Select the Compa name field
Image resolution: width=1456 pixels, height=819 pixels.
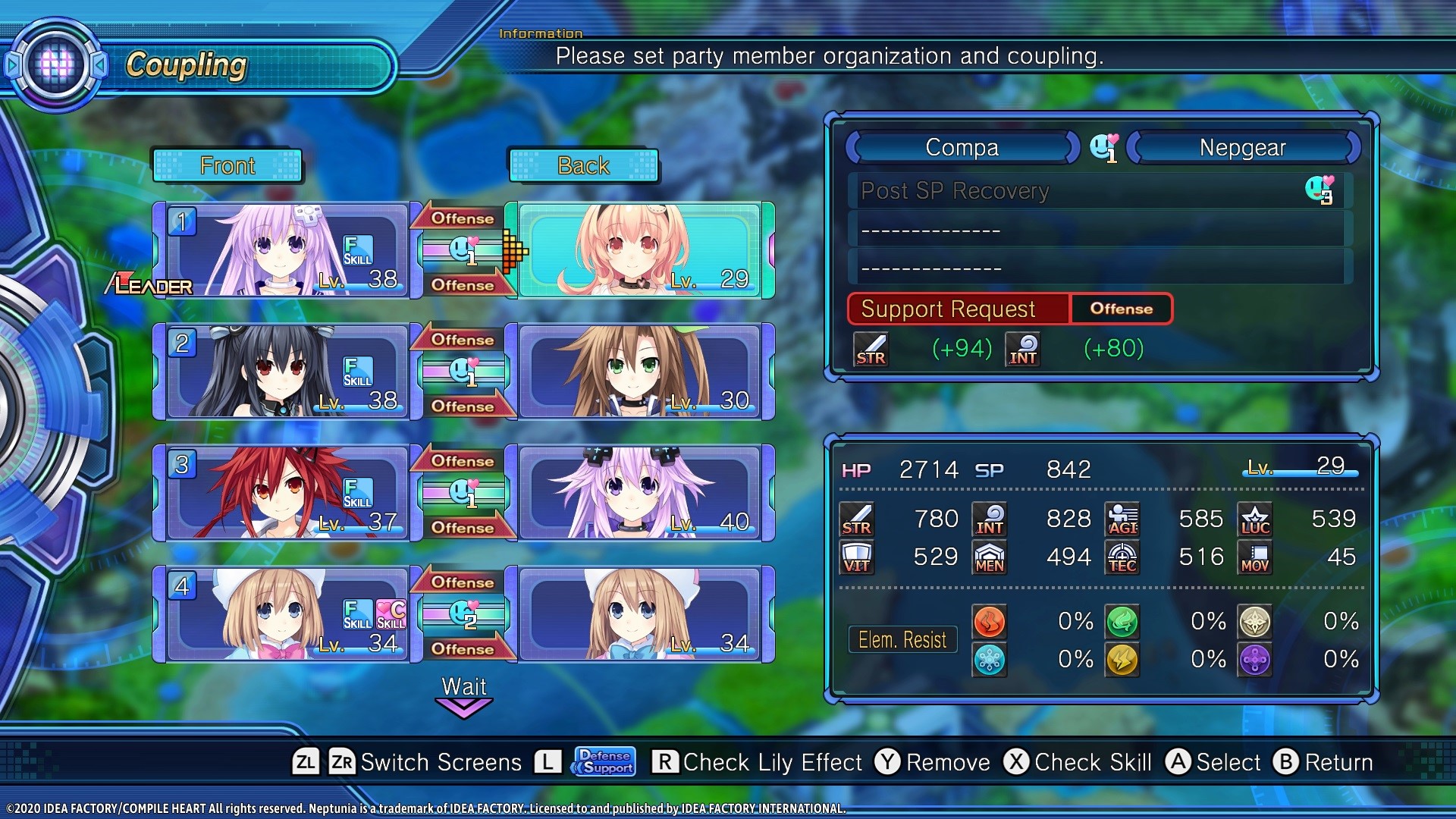(x=962, y=147)
